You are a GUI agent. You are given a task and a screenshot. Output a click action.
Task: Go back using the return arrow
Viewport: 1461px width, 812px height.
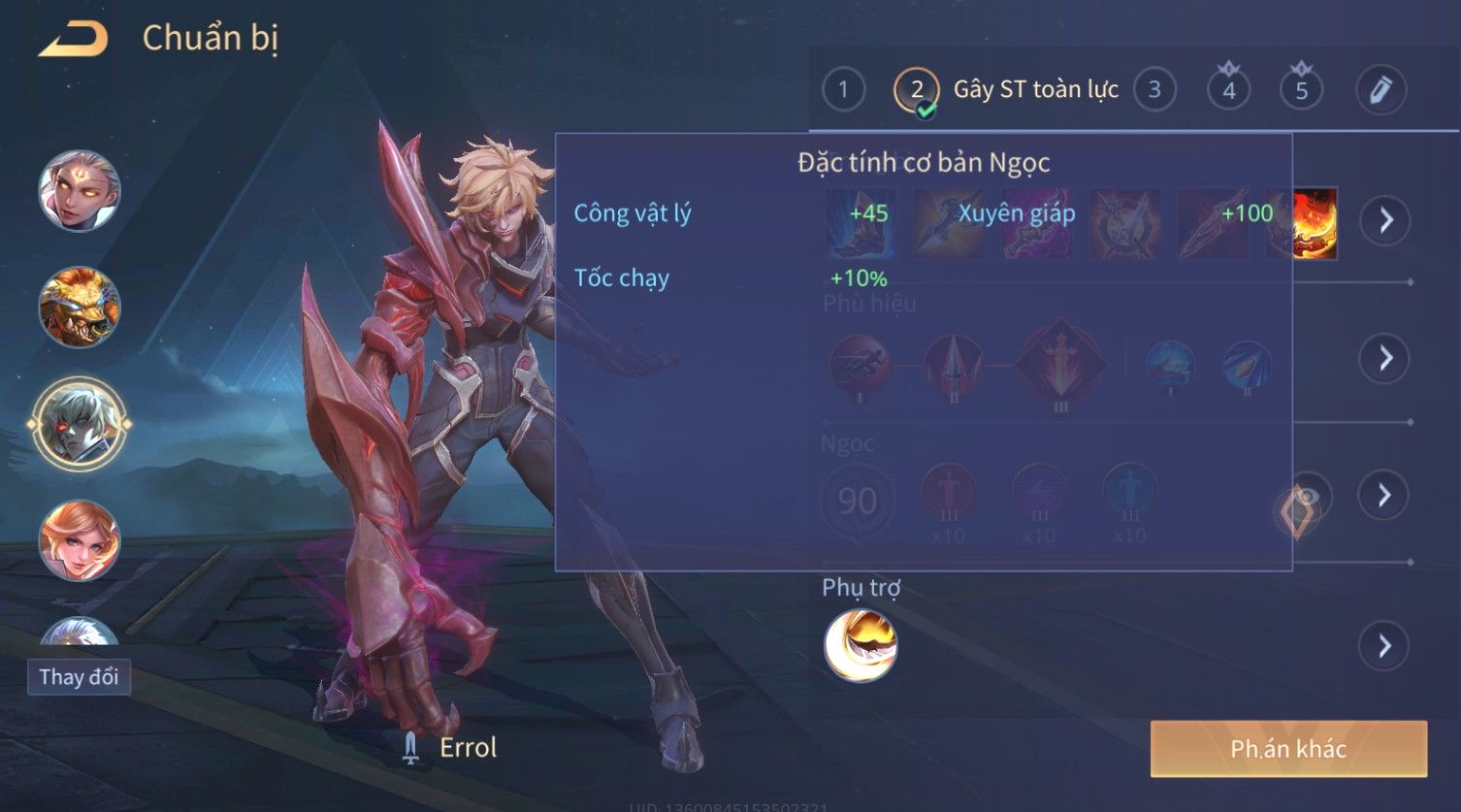73,40
